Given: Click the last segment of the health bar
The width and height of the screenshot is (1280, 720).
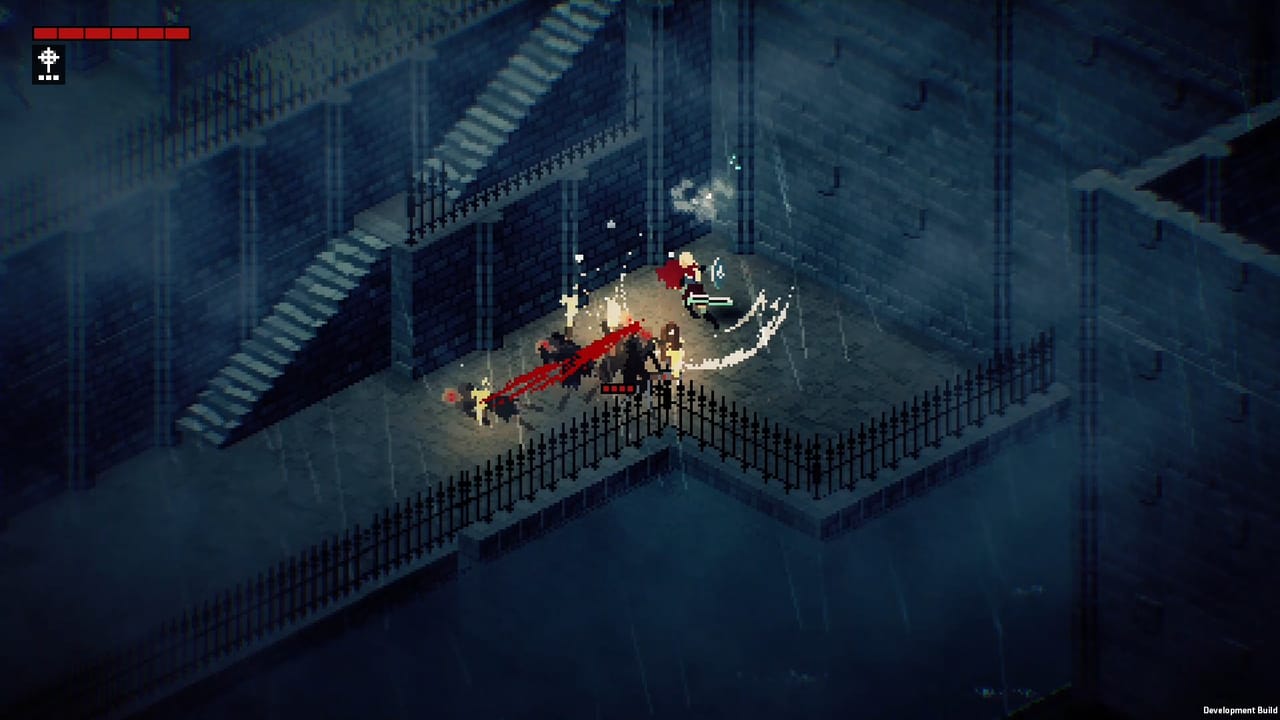Looking at the screenshot, I should point(178,33).
